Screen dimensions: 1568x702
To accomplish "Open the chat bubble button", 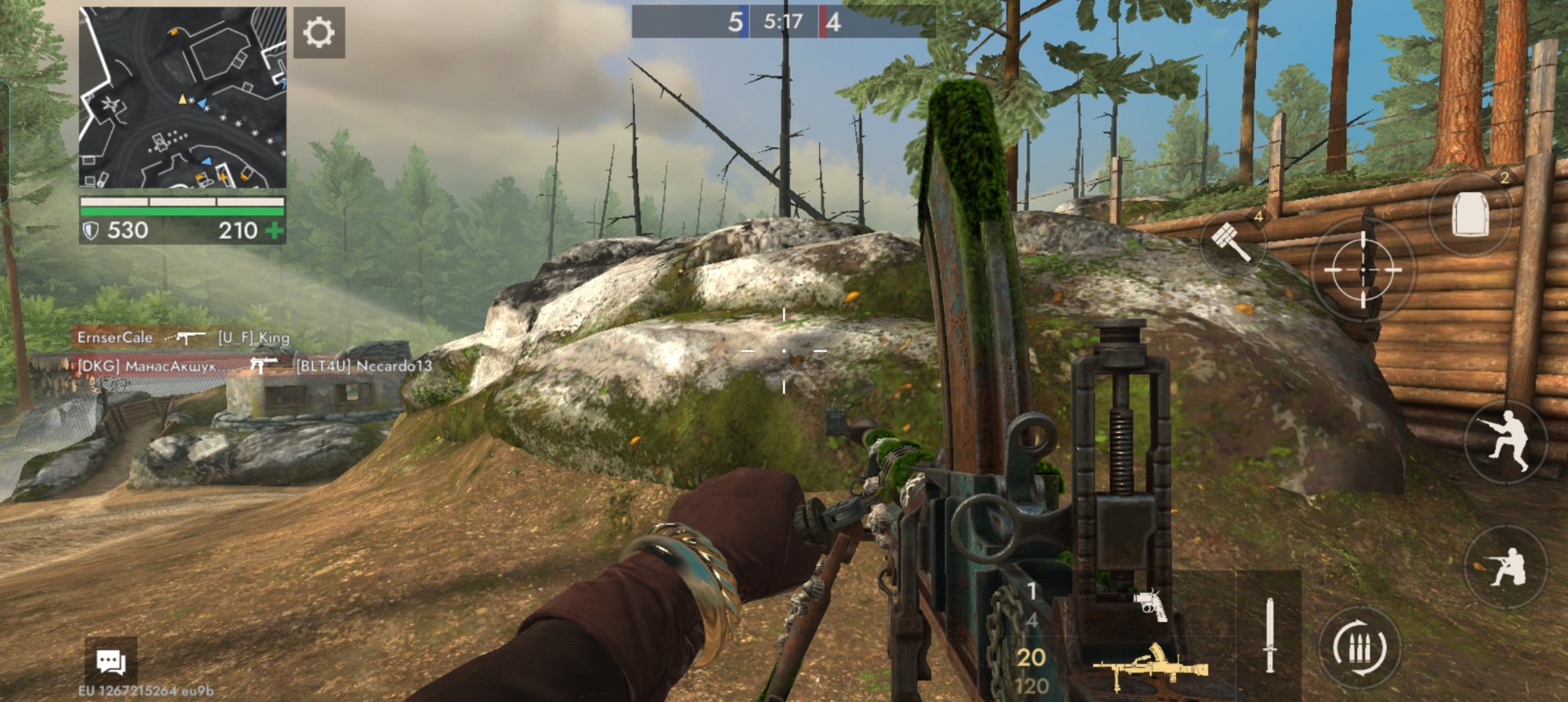I will 110,660.
